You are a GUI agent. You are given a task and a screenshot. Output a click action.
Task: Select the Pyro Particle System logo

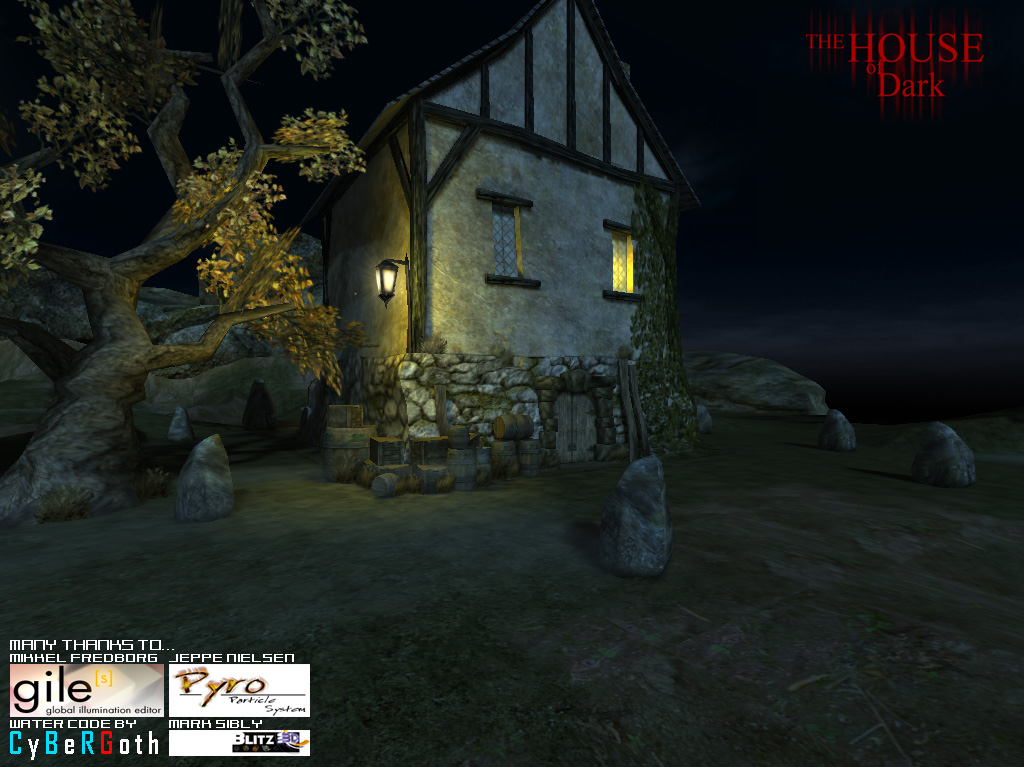tap(239, 690)
